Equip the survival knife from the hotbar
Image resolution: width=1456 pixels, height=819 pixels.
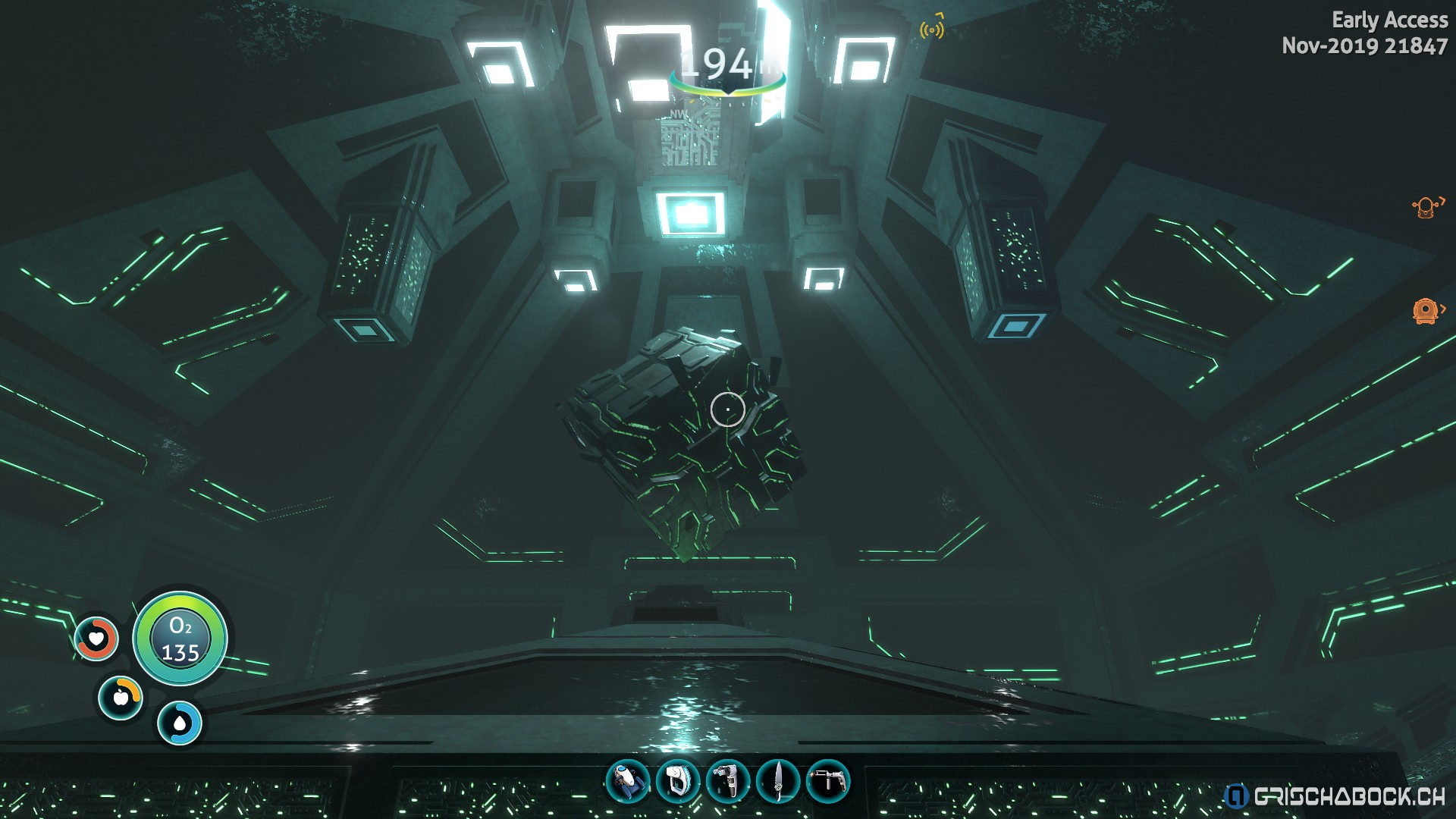click(x=777, y=781)
